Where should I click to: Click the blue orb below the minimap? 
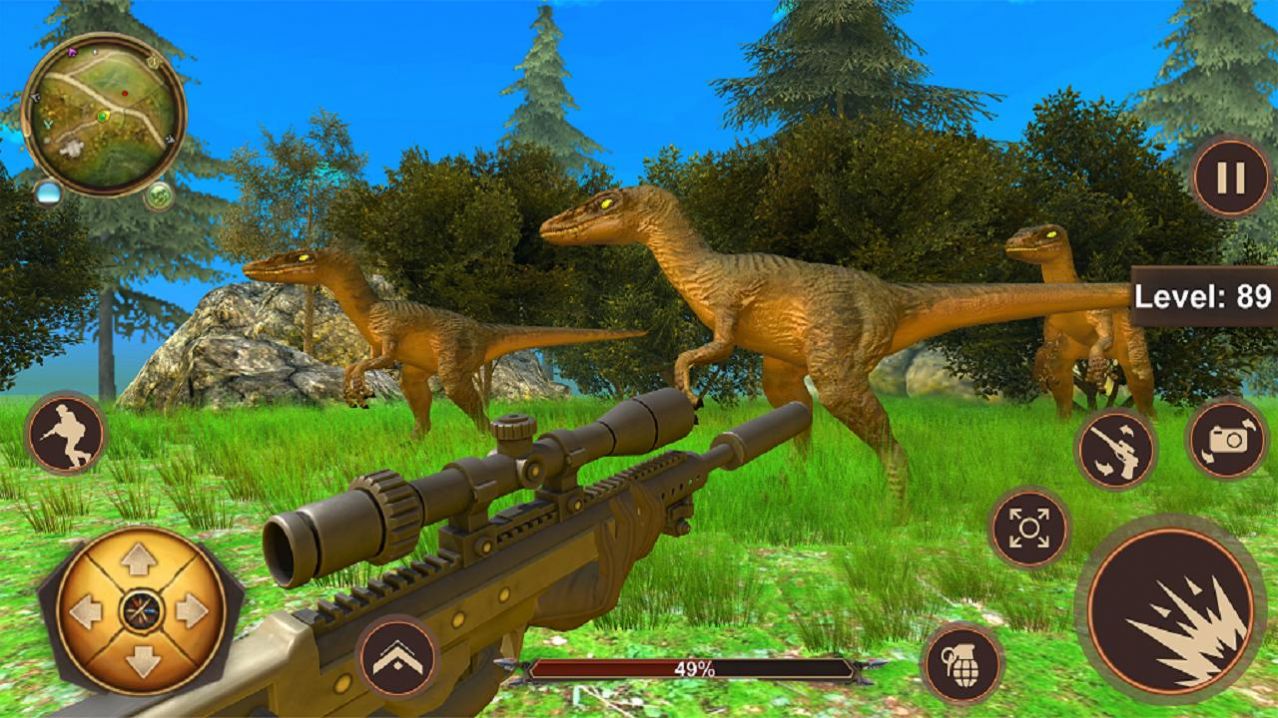[48, 192]
